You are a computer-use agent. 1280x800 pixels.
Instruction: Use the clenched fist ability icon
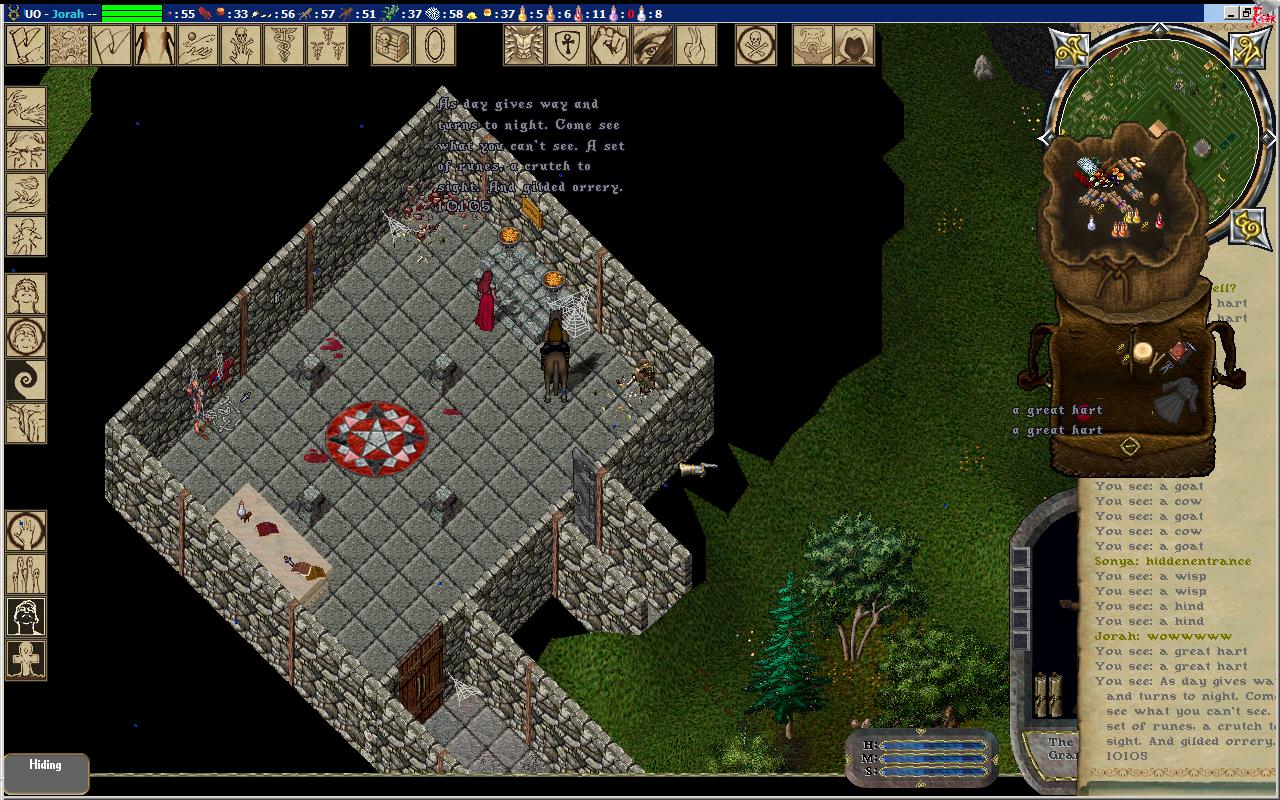609,46
